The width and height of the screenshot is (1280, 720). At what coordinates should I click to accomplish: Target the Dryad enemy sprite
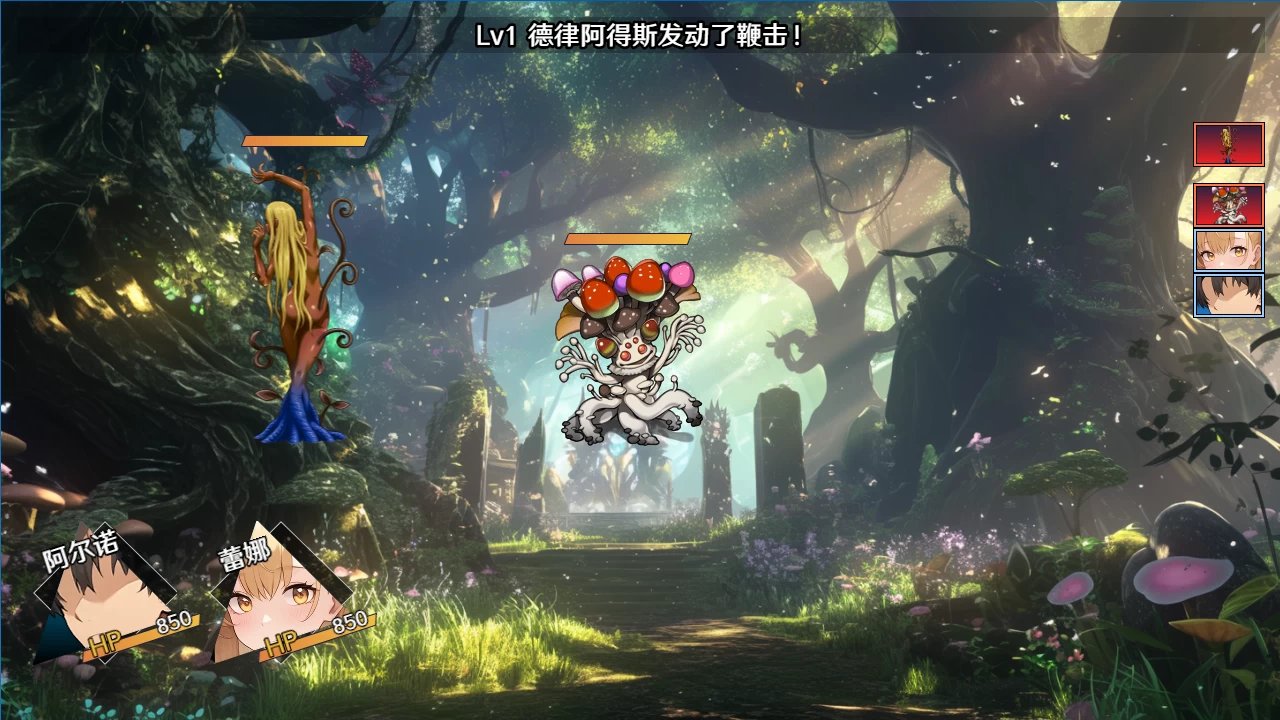[x=295, y=300]
